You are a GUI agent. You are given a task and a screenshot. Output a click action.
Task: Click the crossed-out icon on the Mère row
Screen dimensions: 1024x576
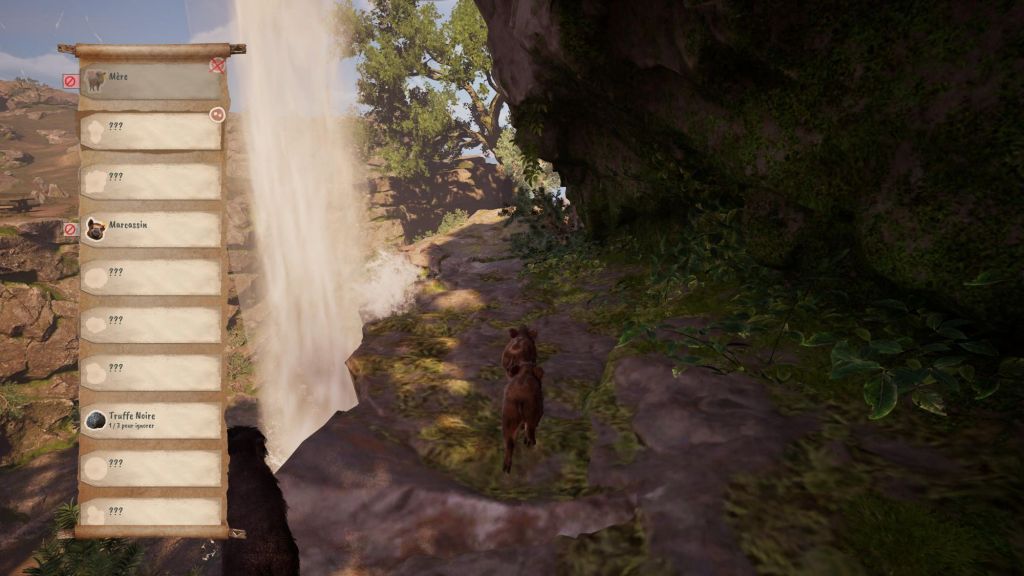click(x=217, y=65)
